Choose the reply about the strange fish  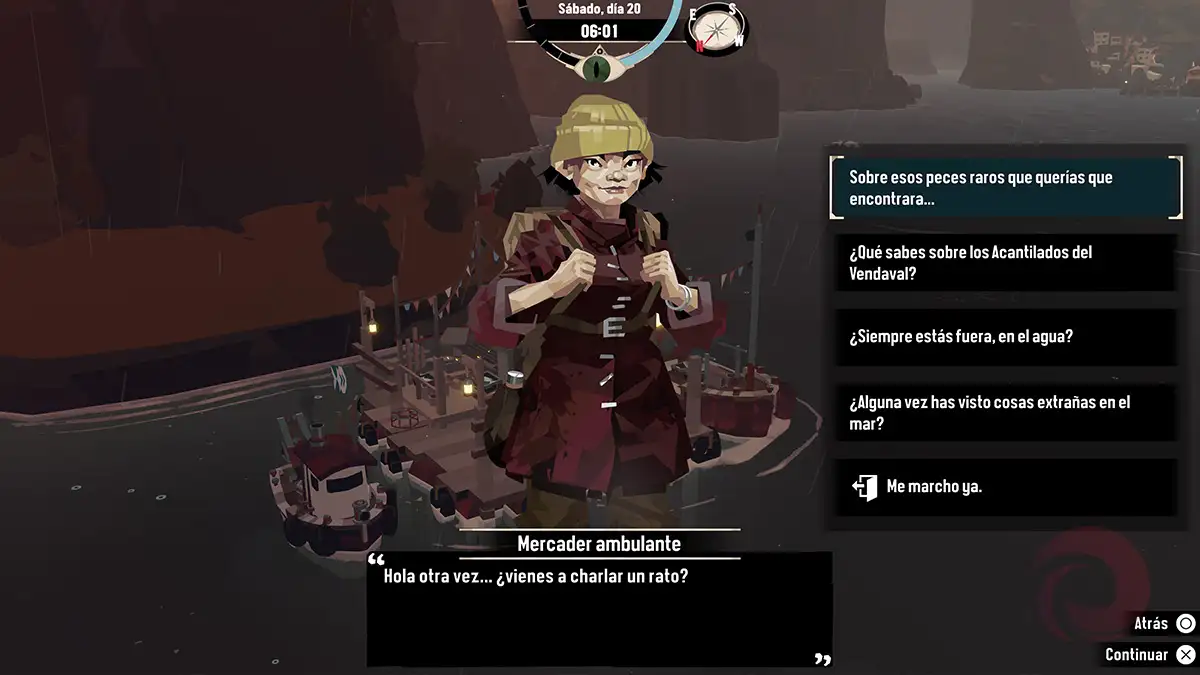point(1005,188)
